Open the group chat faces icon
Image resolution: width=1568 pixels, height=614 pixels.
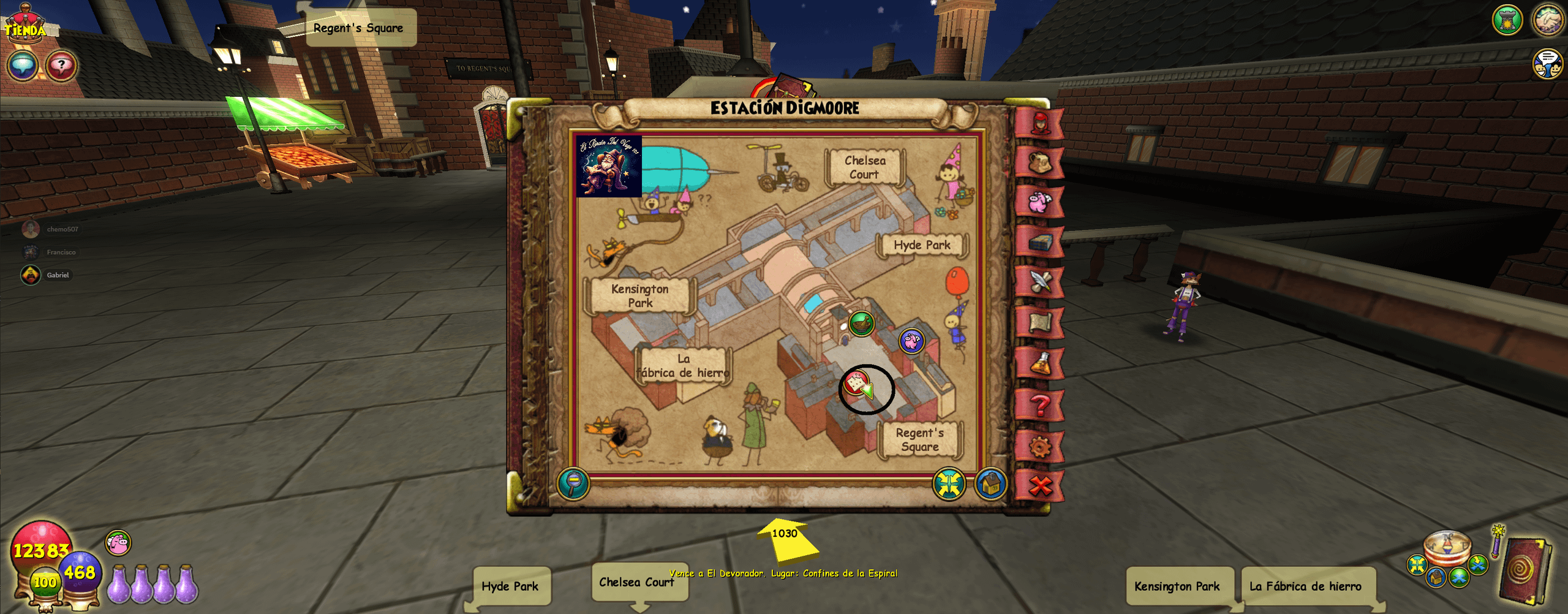(x=1547, y=64)
